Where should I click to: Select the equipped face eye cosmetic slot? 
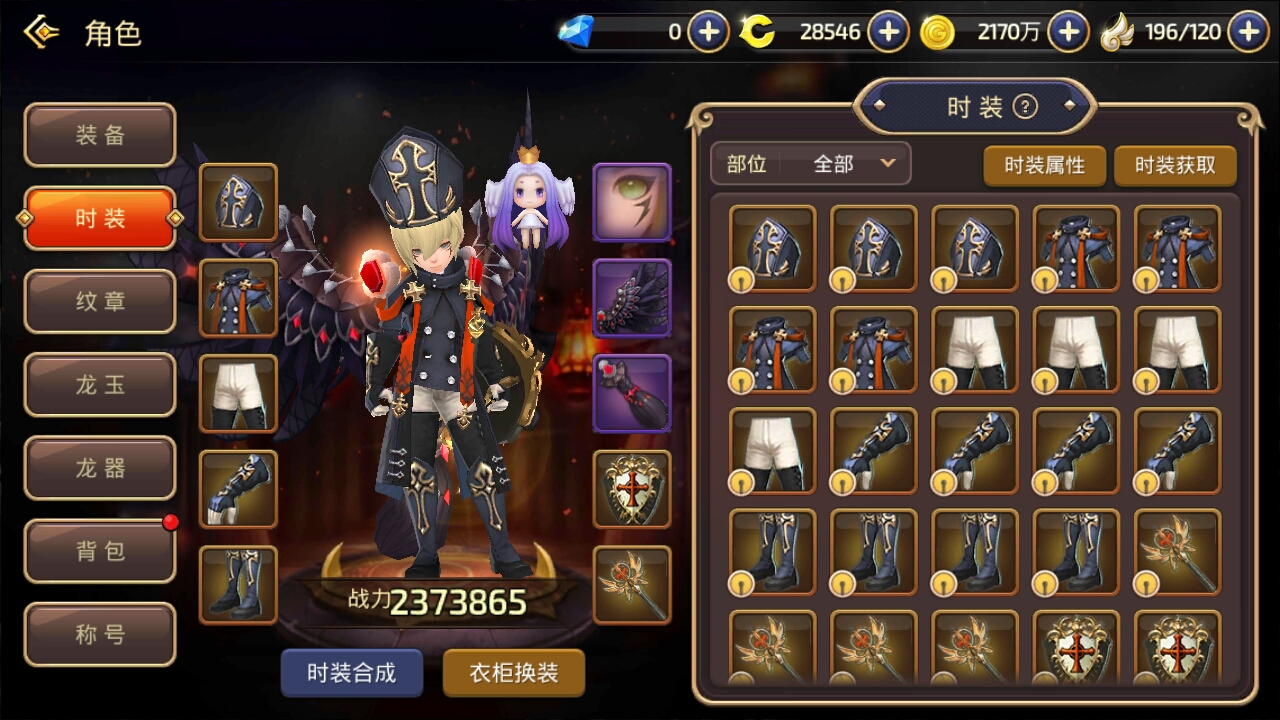632,203
